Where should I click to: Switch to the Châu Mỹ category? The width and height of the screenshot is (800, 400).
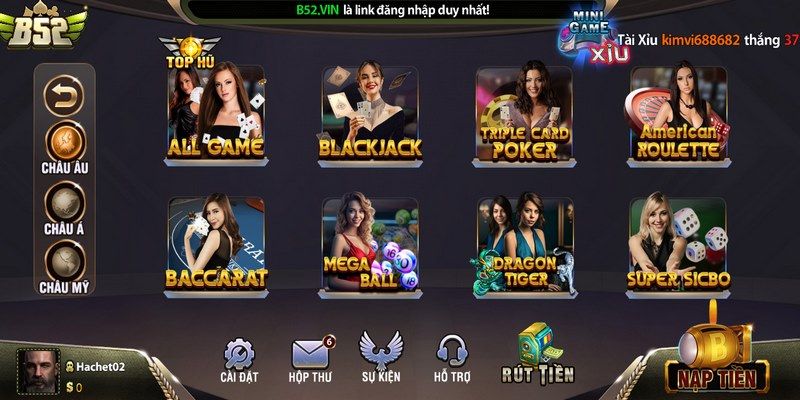tap(65, 263)
